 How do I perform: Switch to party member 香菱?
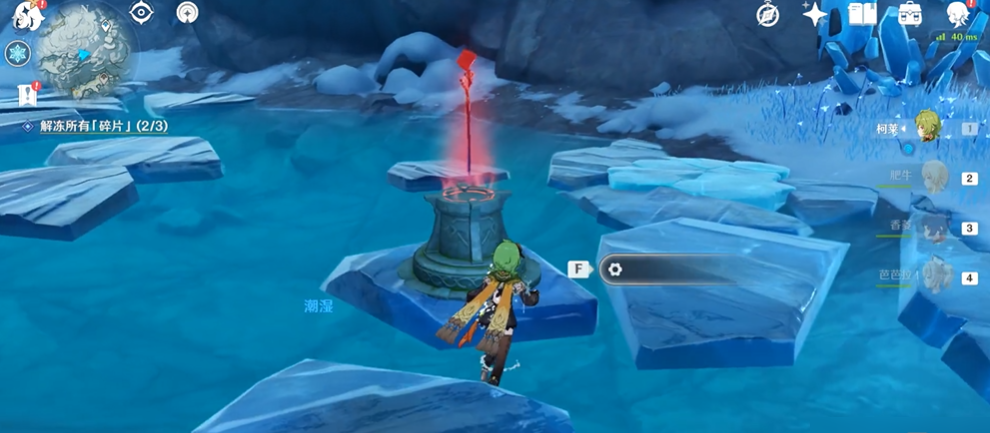(932, 228)
